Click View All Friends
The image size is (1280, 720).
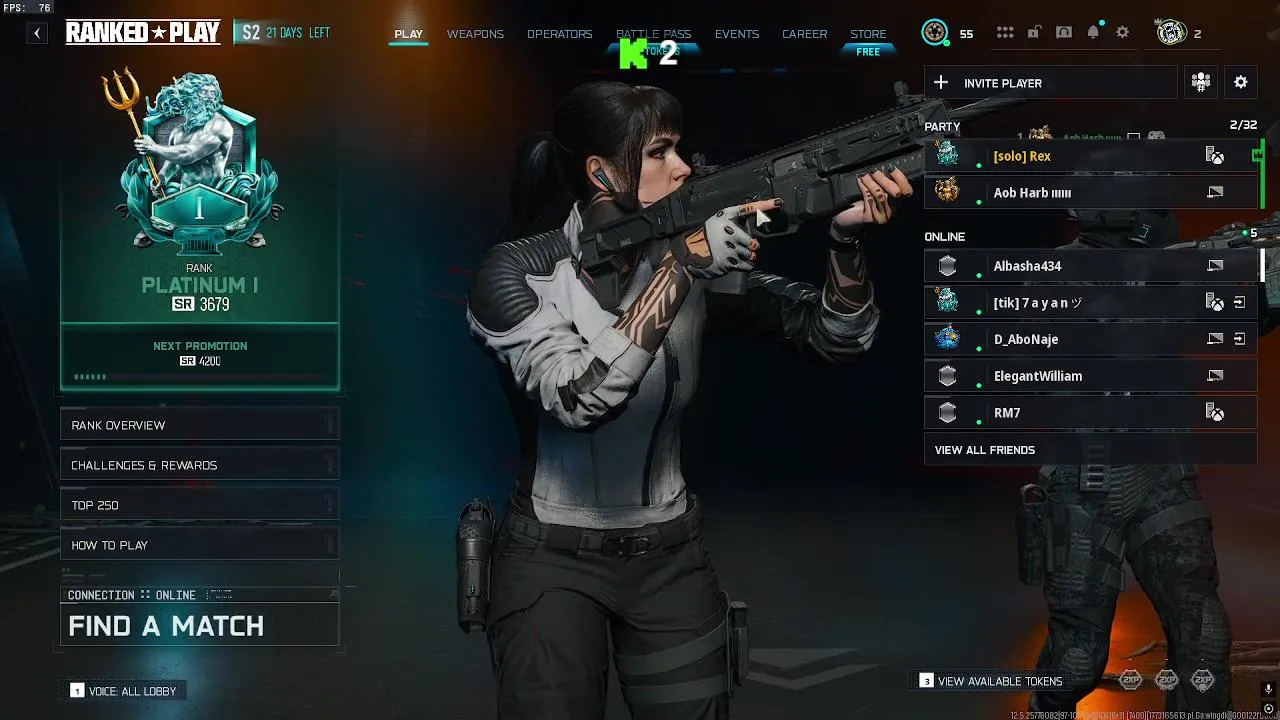tap(985, 450)
